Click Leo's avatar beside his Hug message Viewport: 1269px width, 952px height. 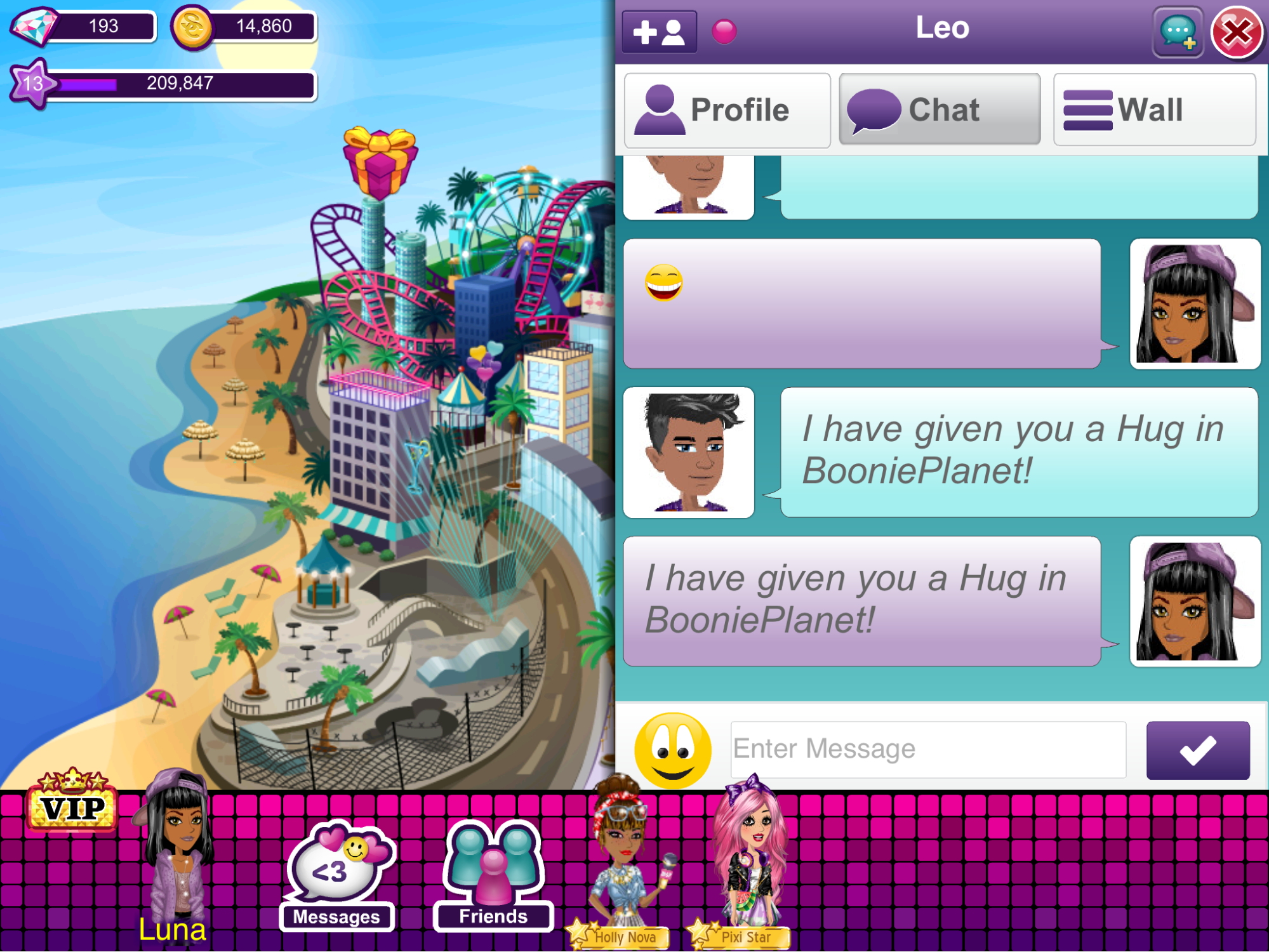pos(689,453)
